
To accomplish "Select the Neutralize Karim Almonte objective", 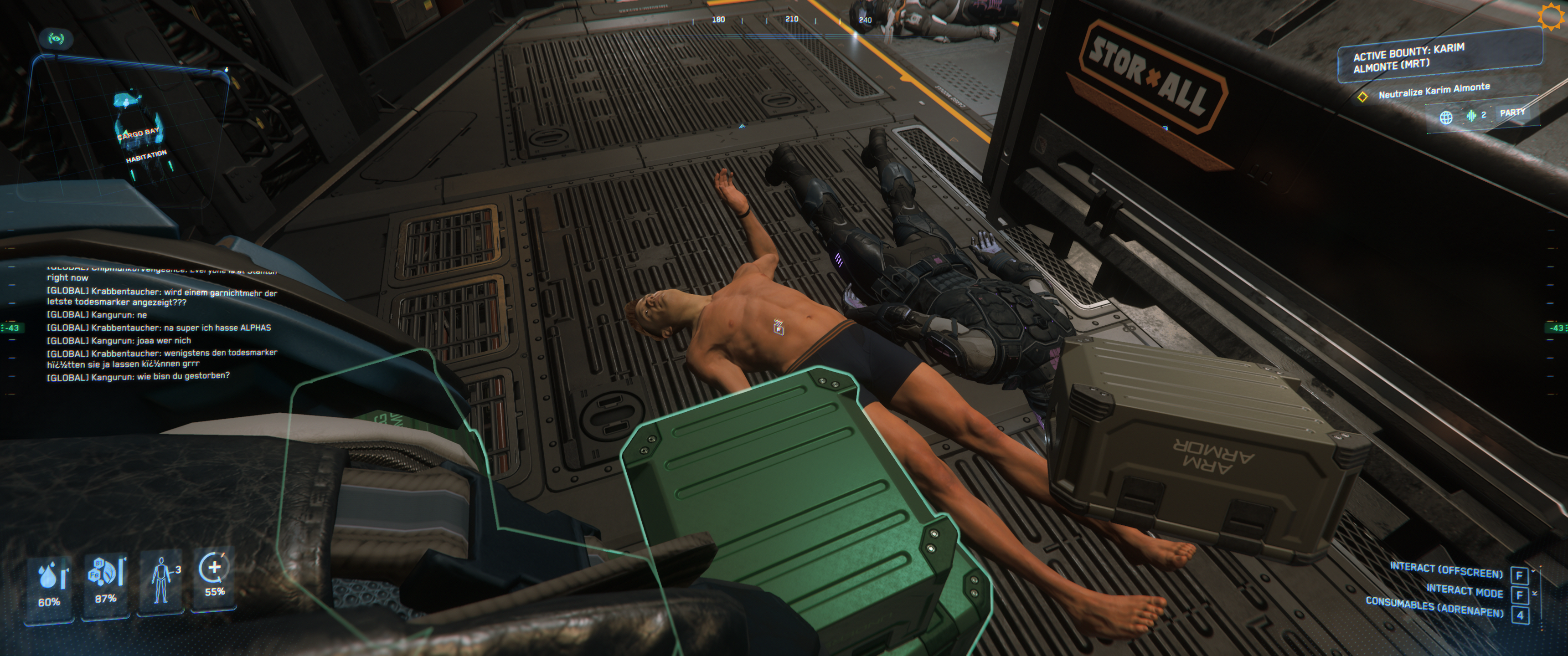I will (x=1434, y=91).
